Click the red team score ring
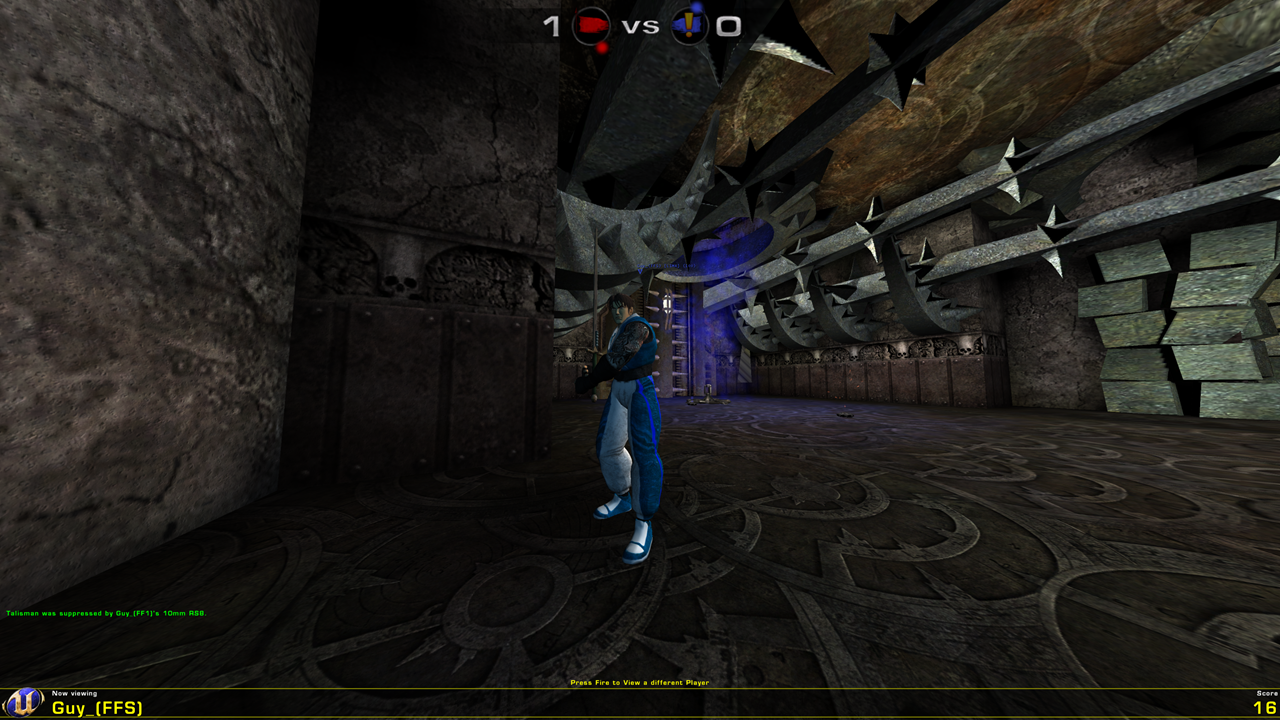 click(592, 27)
